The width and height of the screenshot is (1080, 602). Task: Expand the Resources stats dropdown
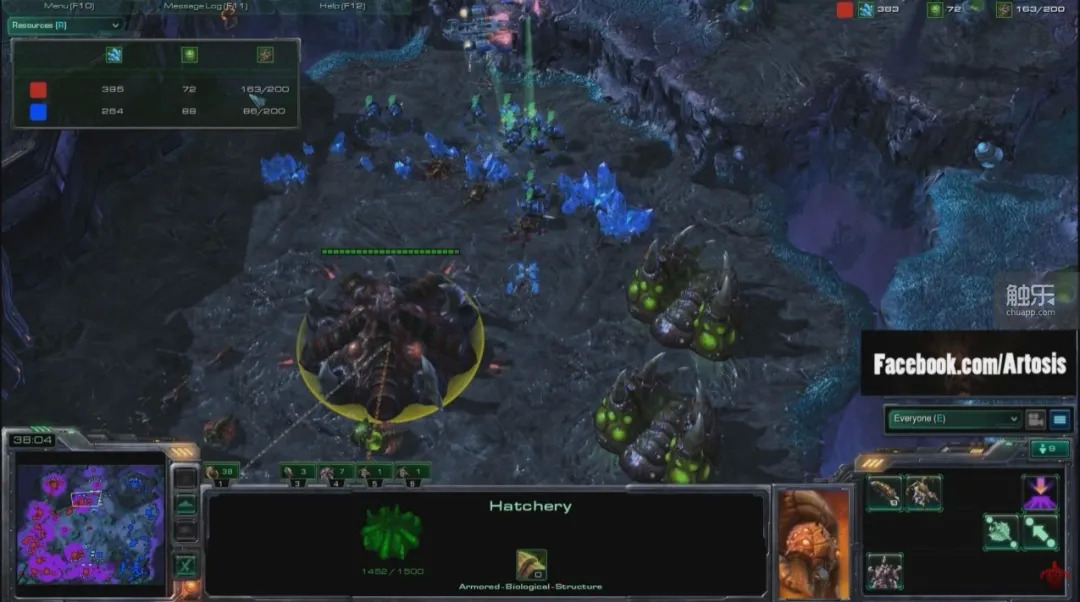click(66, 24)
